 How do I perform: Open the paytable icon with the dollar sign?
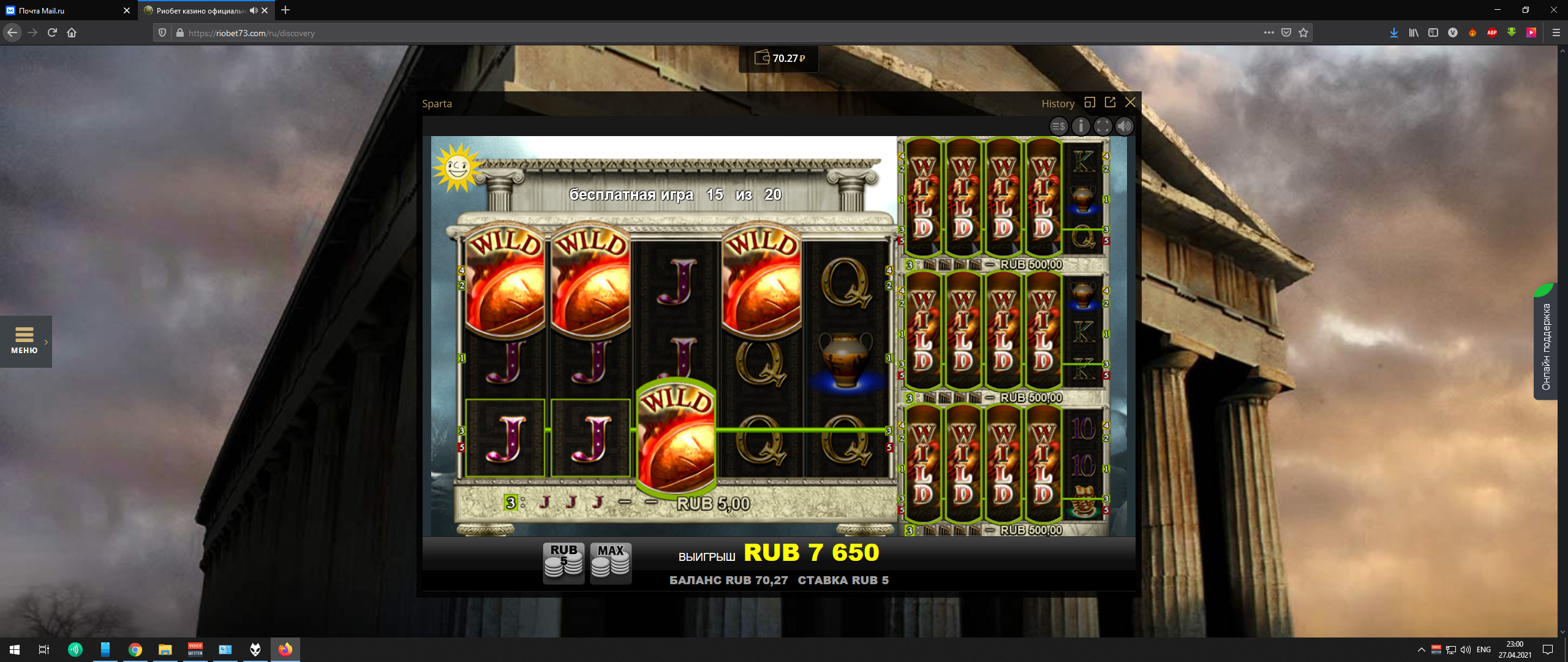click(1058, 126)
